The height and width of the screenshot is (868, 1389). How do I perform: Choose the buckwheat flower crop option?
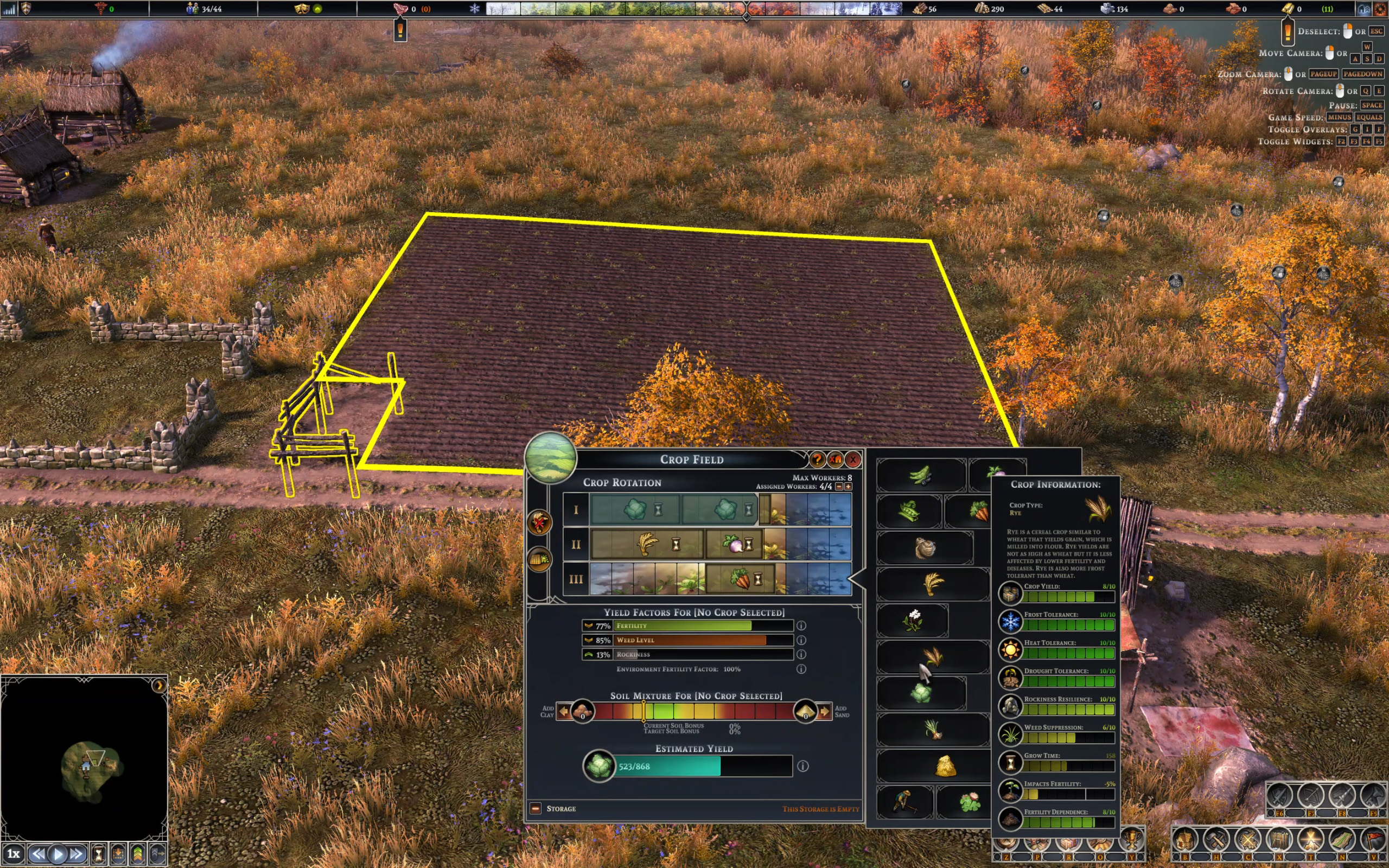tap(913, 620)
